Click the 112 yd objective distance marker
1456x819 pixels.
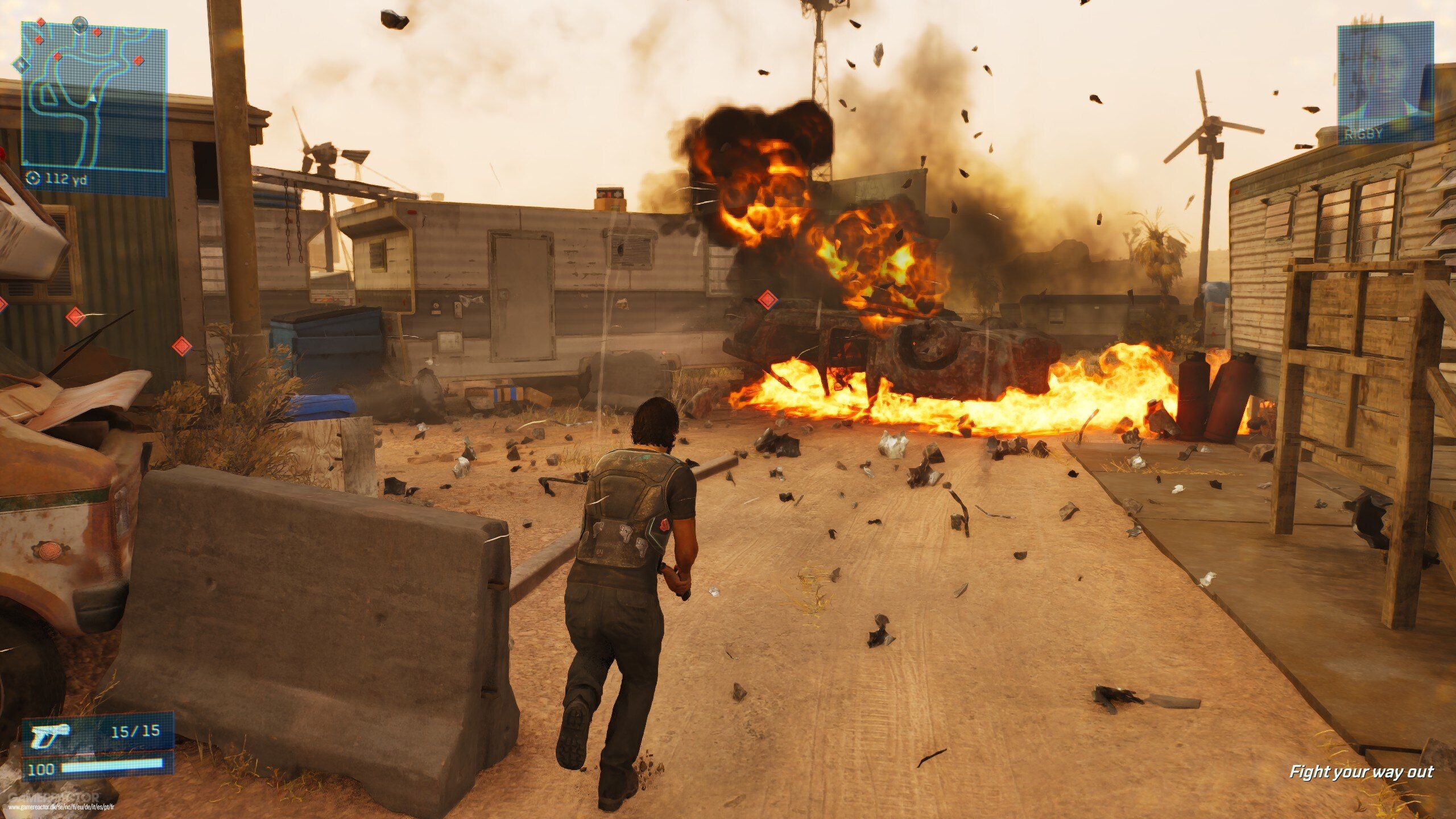point(57,179)
